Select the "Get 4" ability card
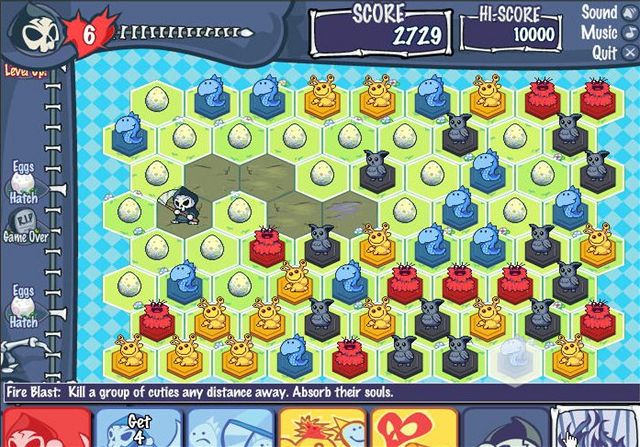This screenshot has width=640, height=447. pos(139,428)
